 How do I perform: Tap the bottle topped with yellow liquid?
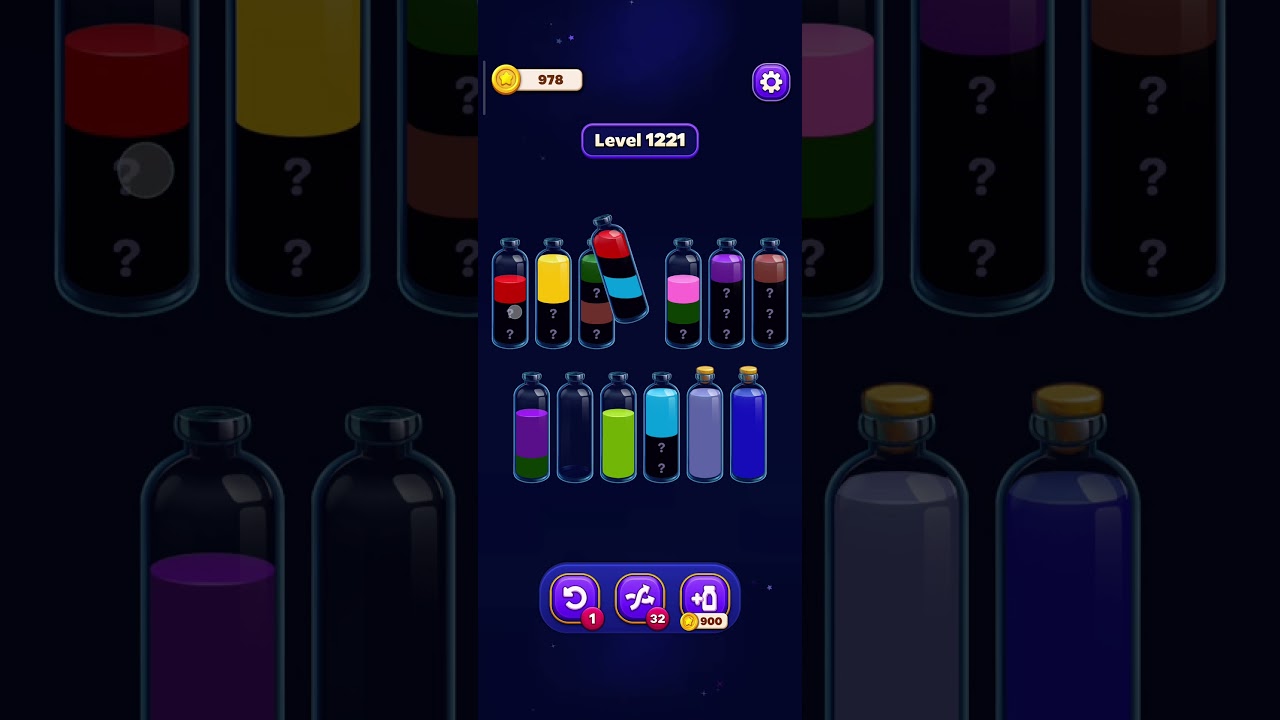[x=553, y=295]
